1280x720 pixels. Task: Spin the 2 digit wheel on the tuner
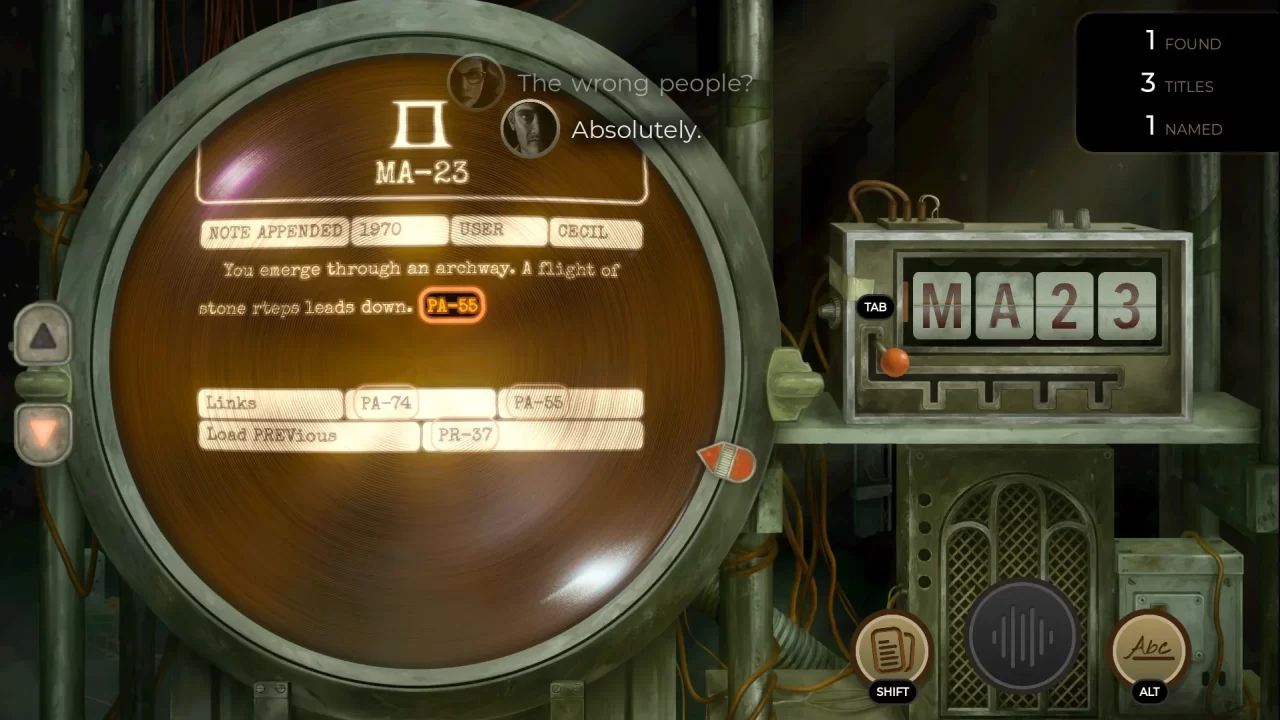click(x=1066, y=307)
